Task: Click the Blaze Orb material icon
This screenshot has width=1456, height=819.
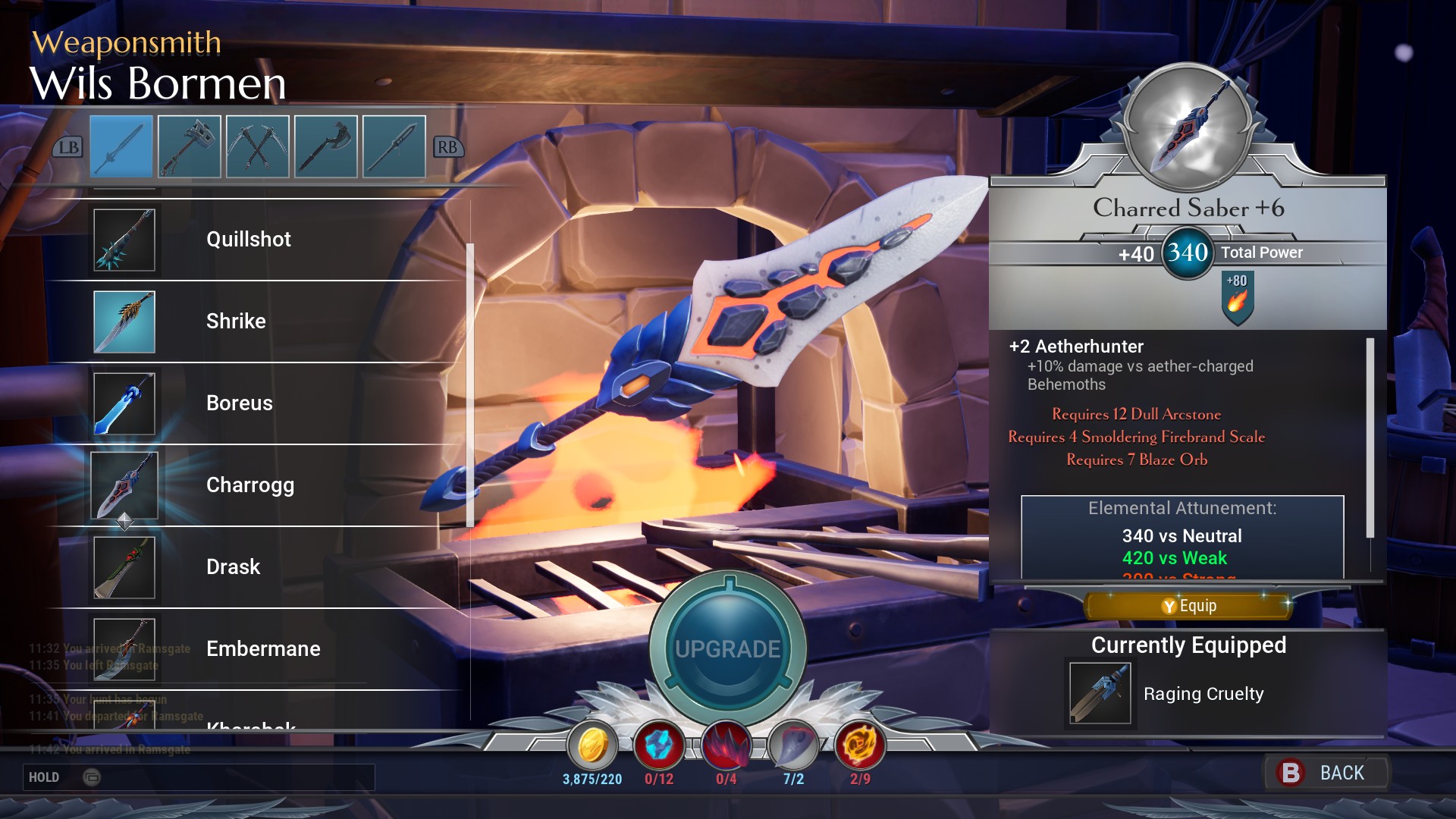Action: click(x=860, y=746)
